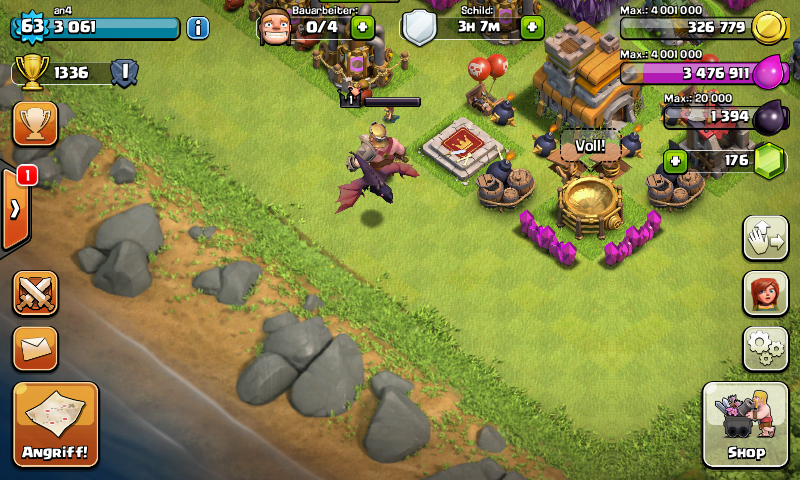Toggle the hand gesture layout button

[x=765, y=238]
